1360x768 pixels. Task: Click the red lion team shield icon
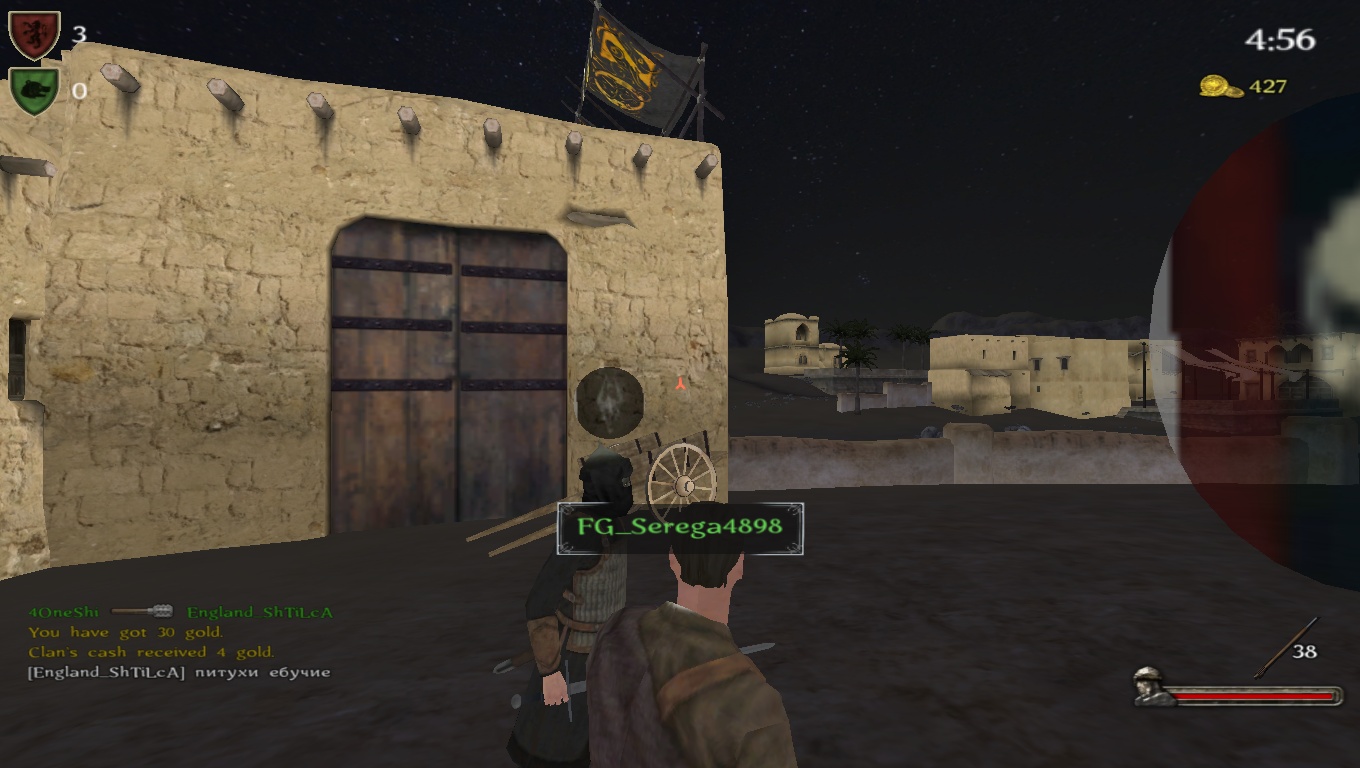pyautogui.click(x=34, y=35)
